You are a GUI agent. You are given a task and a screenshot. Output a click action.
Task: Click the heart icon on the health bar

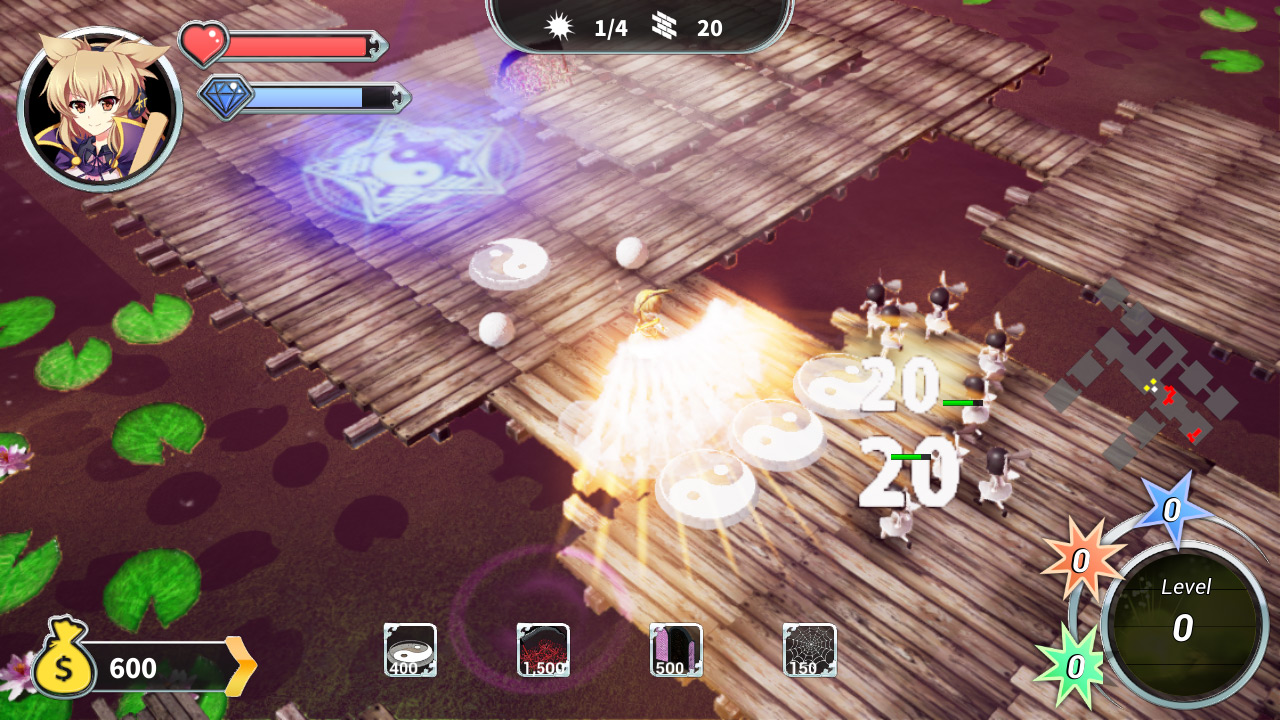(205, 43)
